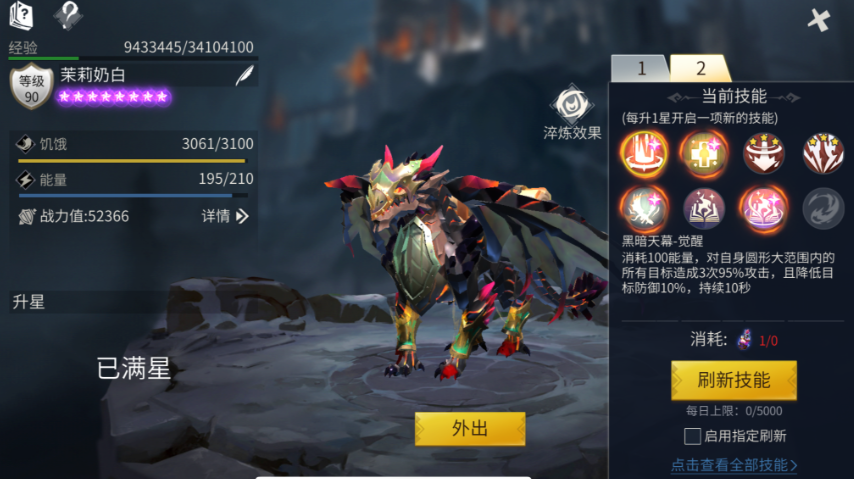Select the pink glowing flame-over-ring skill
Screen dimensions: 854x479
(x=763, y=208)
